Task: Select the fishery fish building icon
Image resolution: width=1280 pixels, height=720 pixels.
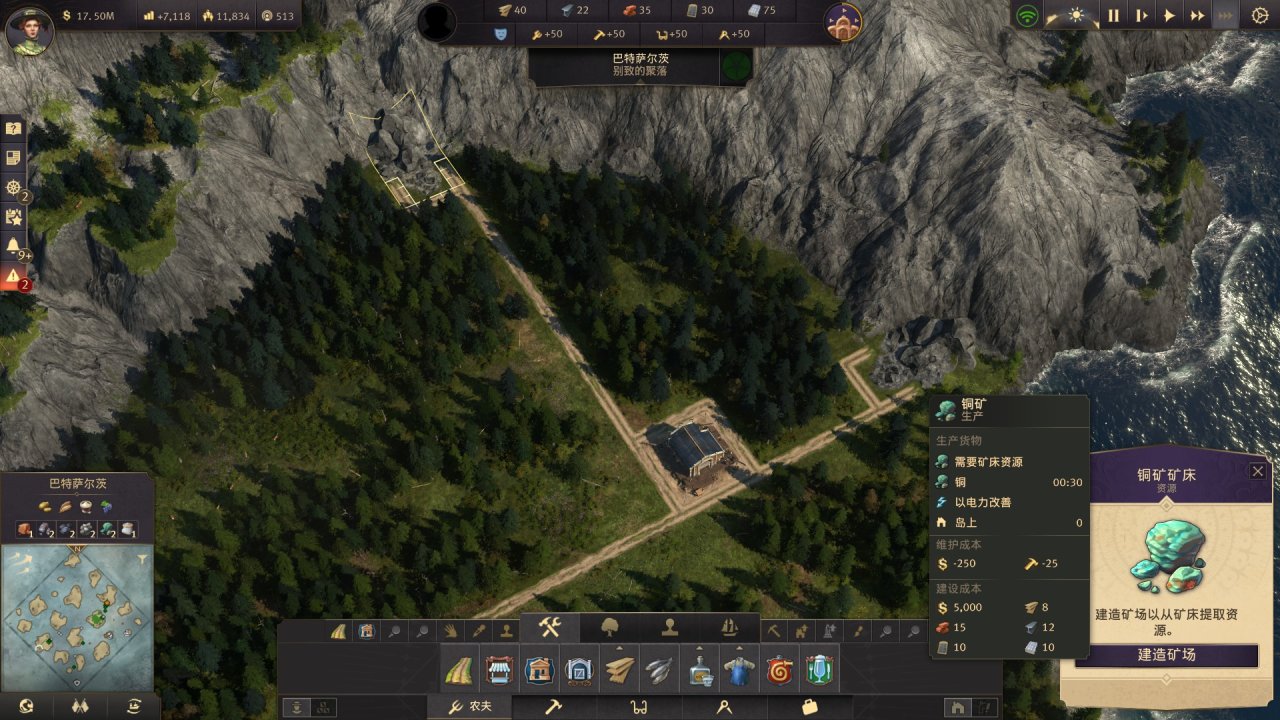Action: coord(658,669)
